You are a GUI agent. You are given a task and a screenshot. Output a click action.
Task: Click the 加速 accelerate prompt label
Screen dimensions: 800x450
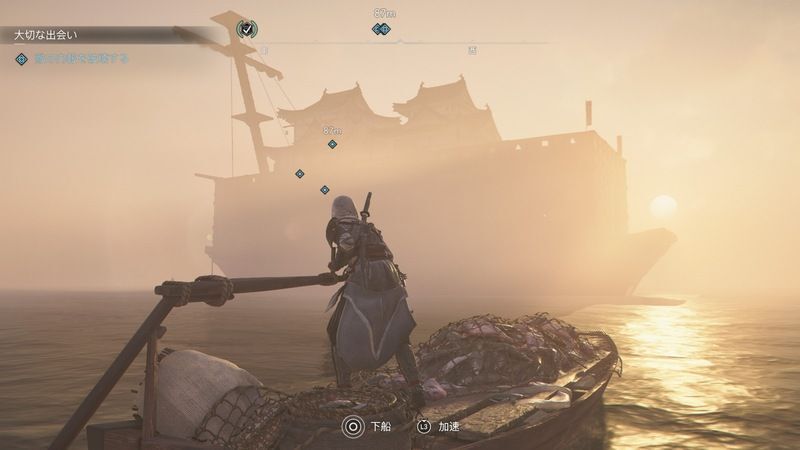tap(448, 426)
